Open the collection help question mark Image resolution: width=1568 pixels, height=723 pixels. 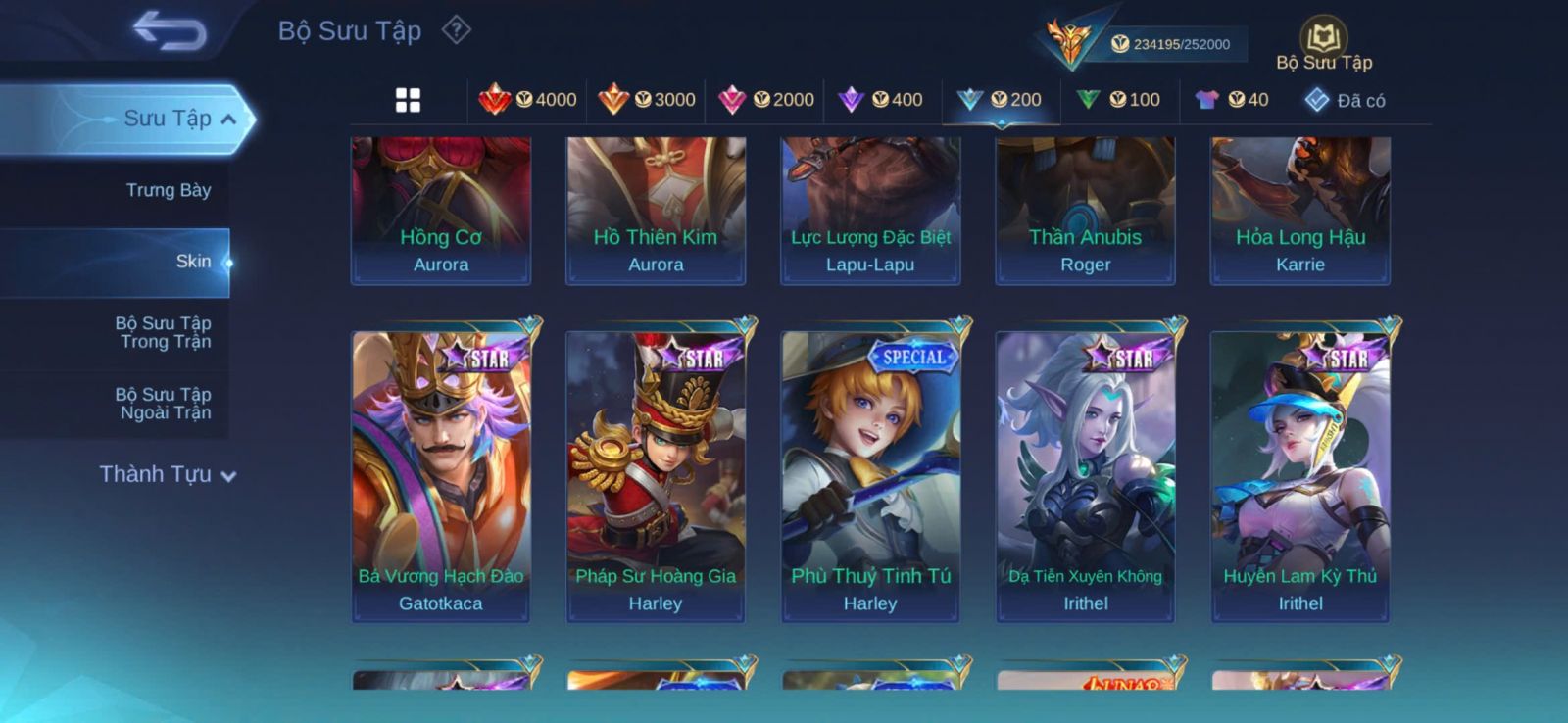(456, 30)
